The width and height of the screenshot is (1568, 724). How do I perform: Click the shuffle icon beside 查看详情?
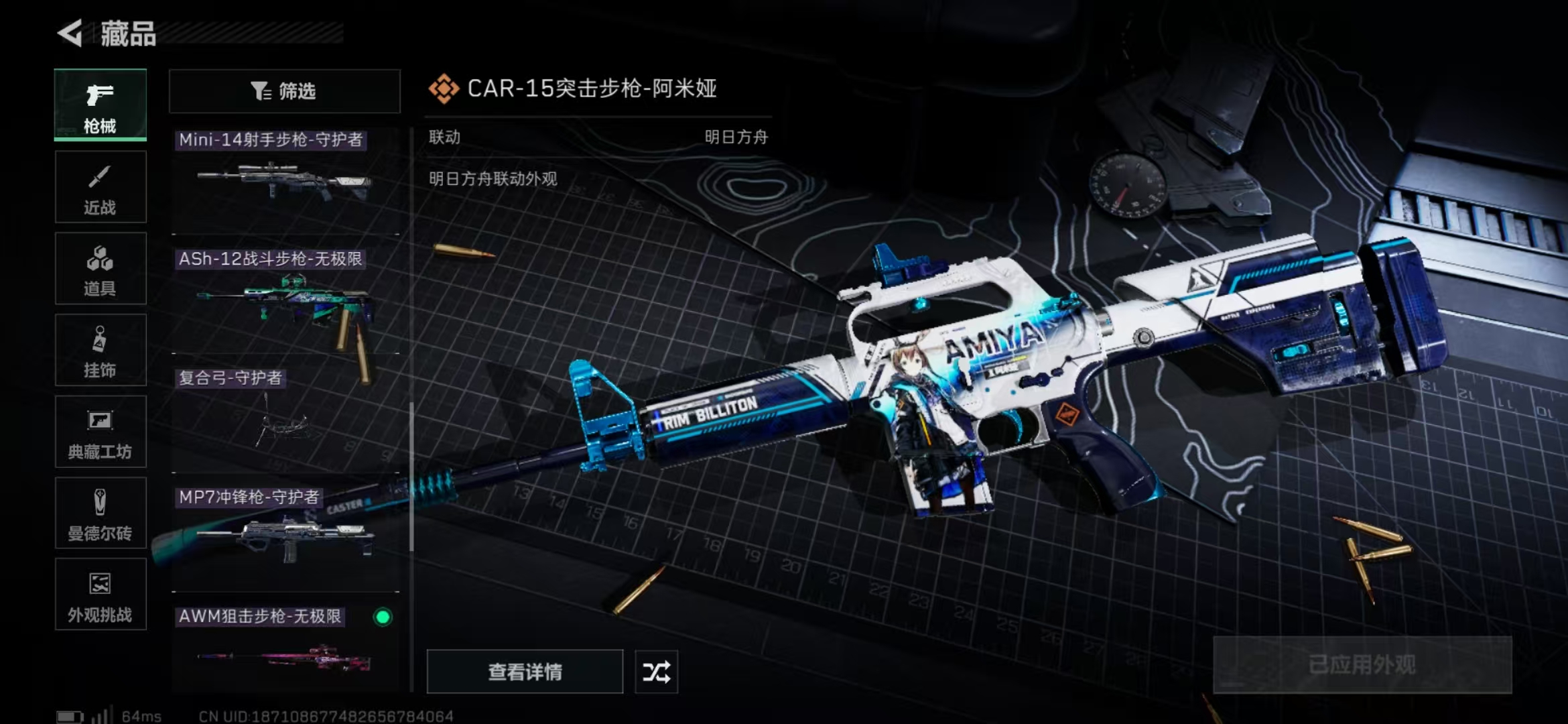[x=657, y=672]
